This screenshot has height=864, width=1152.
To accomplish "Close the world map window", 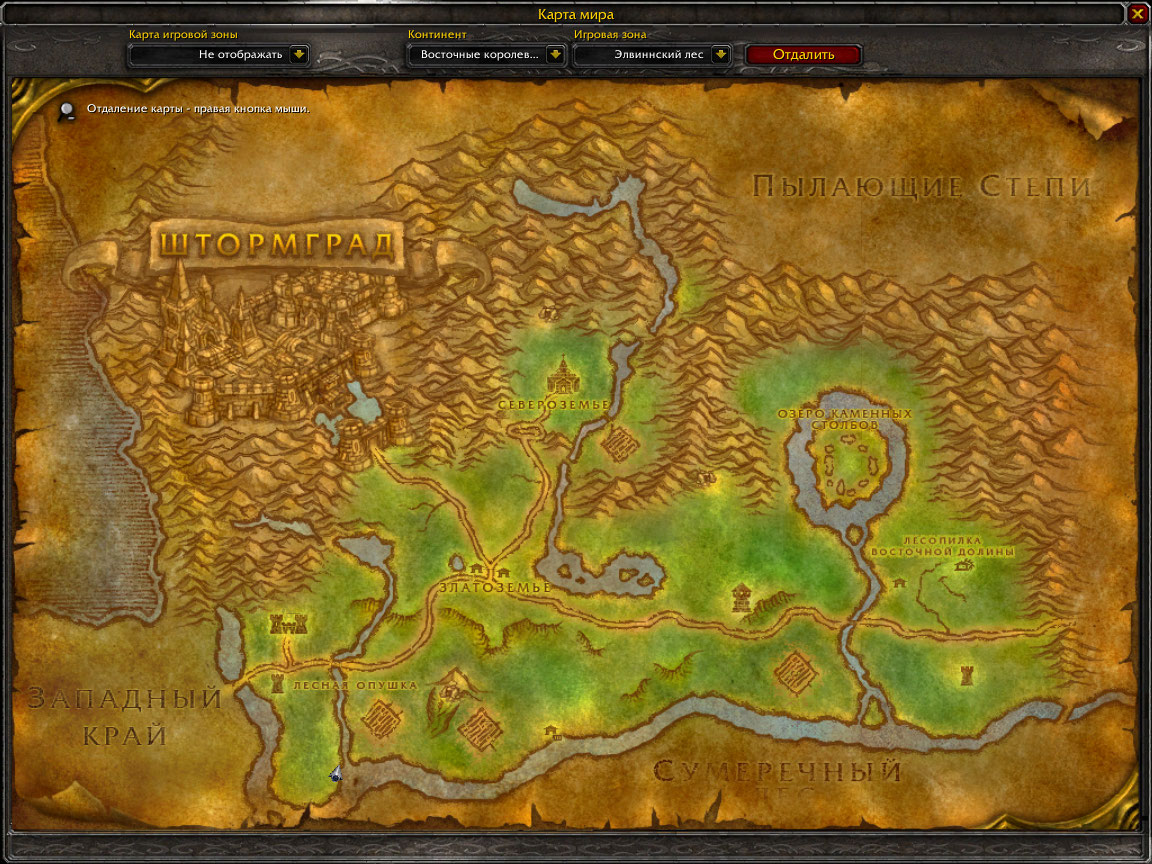I will coord(1137,14).
